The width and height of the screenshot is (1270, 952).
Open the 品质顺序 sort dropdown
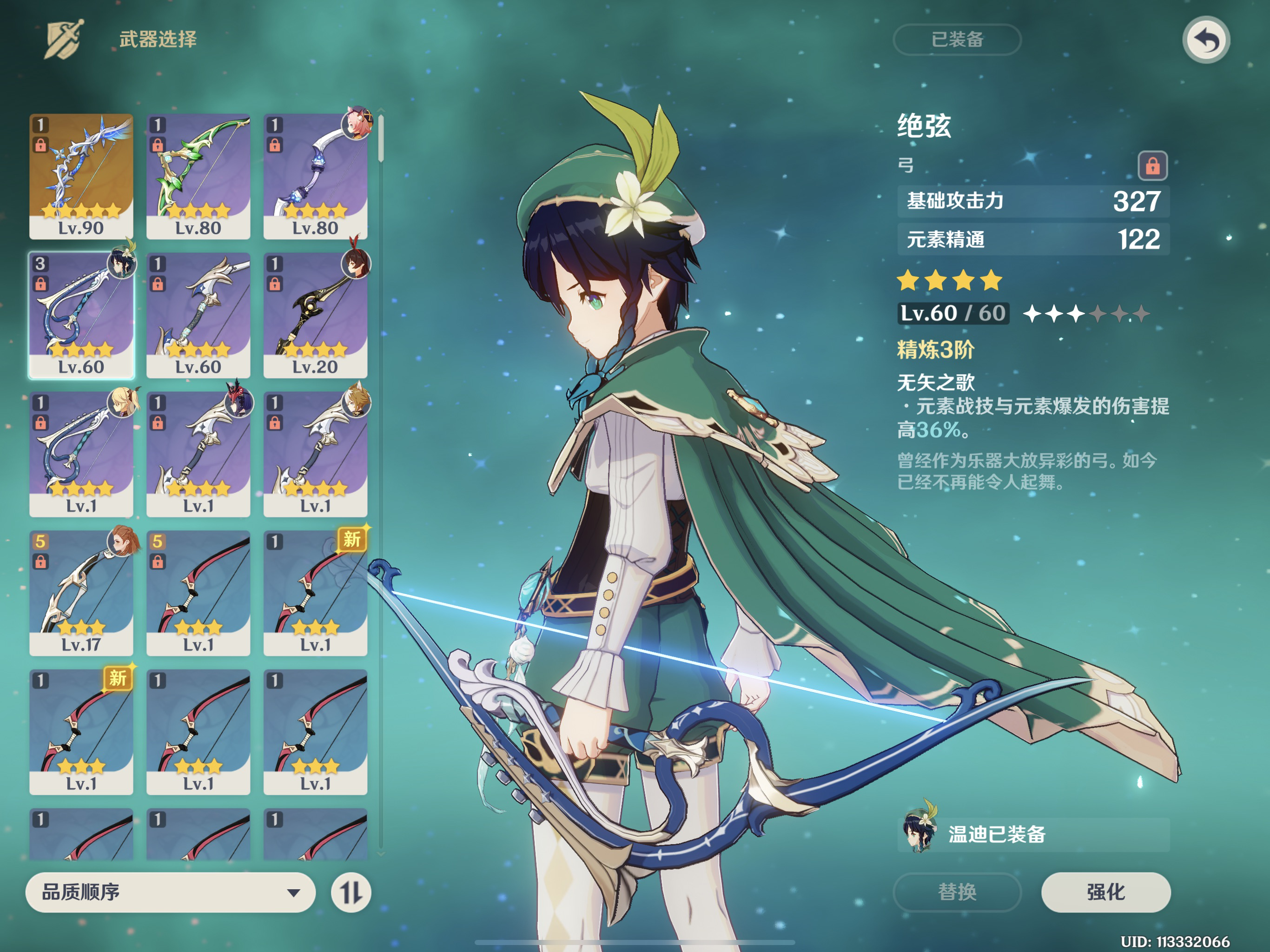(170, 892)
